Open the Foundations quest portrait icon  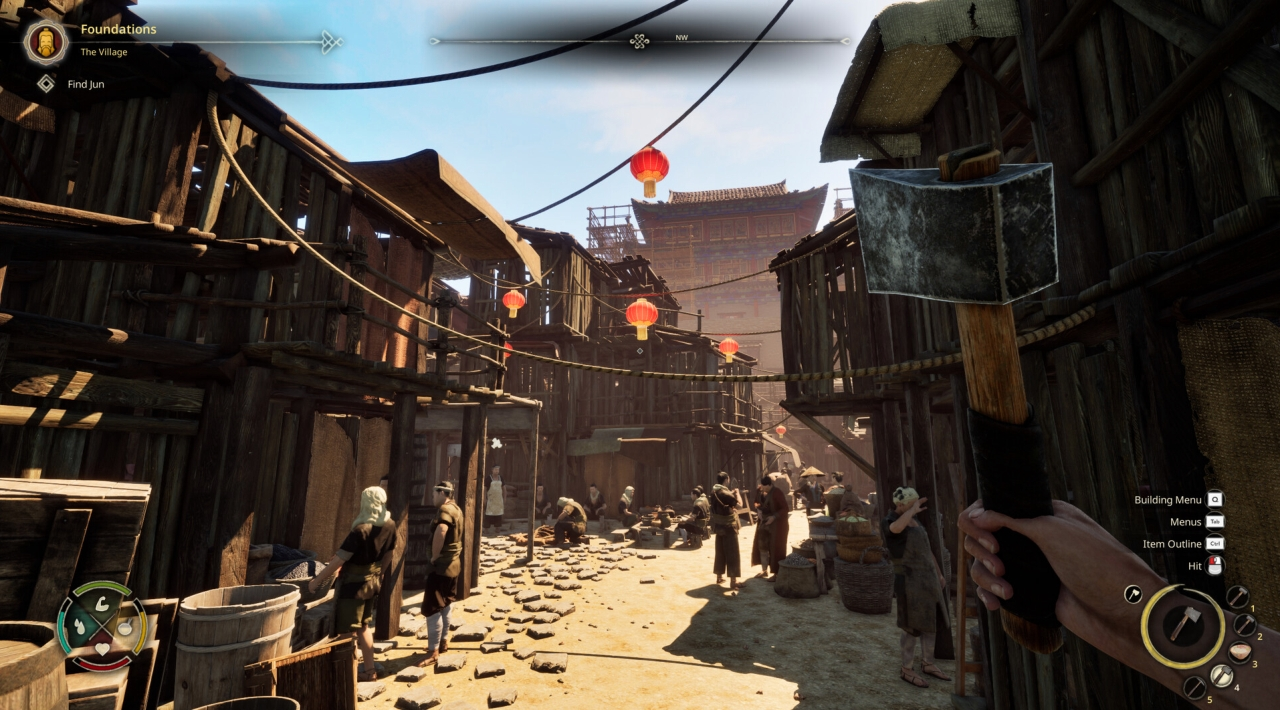coord(45,41)
